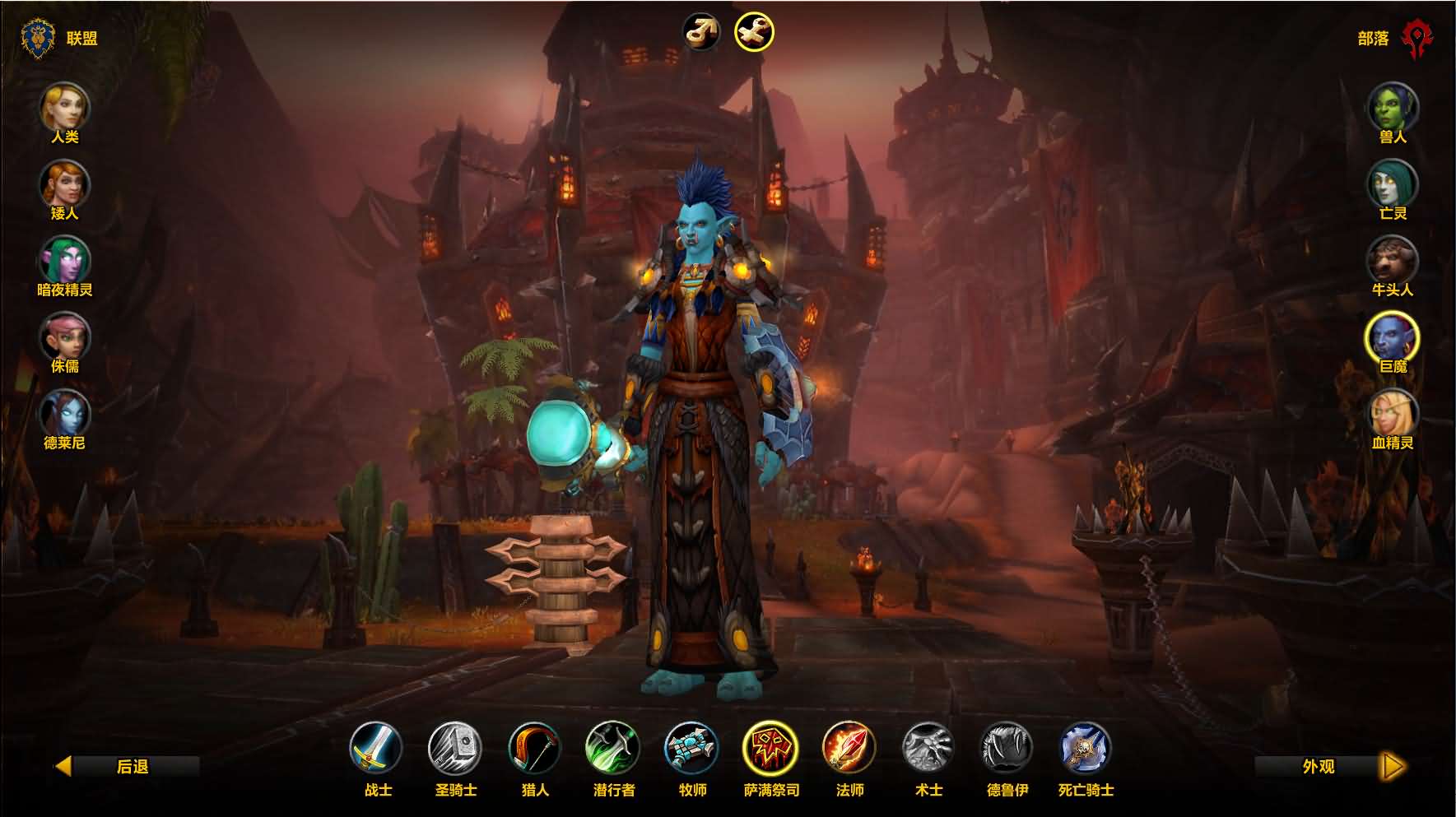The height and width of the screenshot is (817, 1456).
Task: Pick the Hunter (猎人) class icon
Action: 534,748
